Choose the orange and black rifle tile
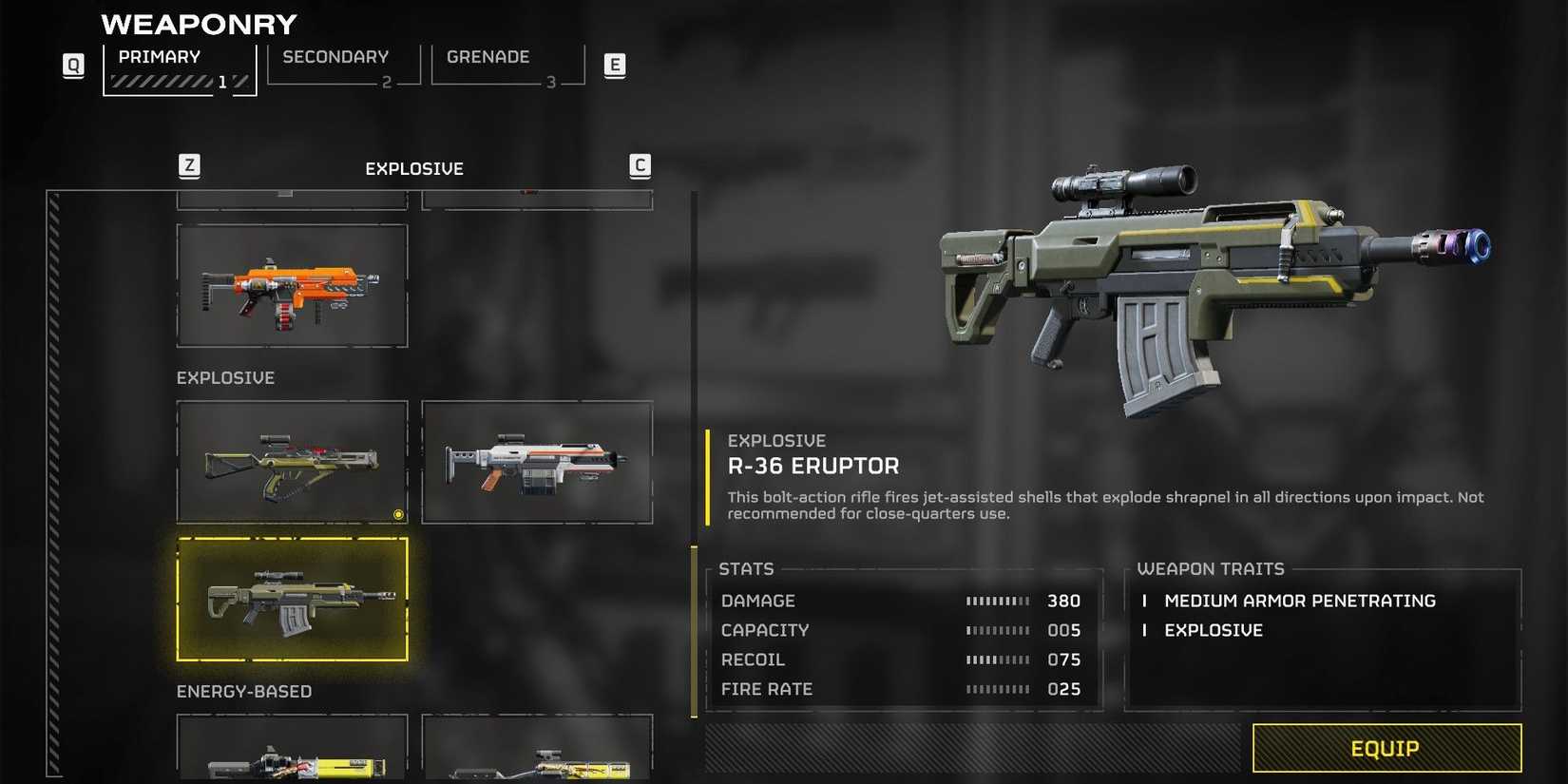 [x=292, y=286]
